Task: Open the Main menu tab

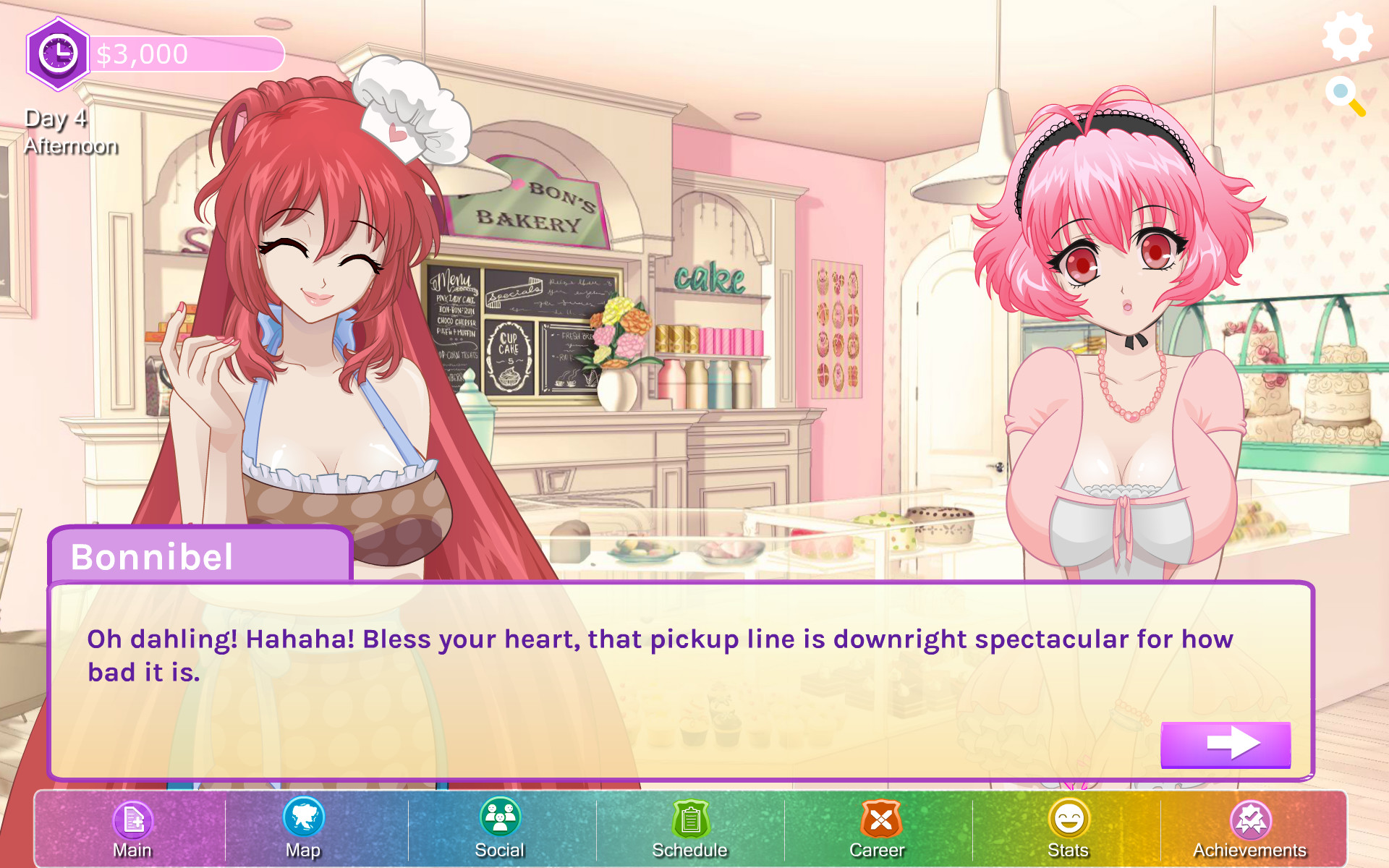Action: click(x=133, y=828)
